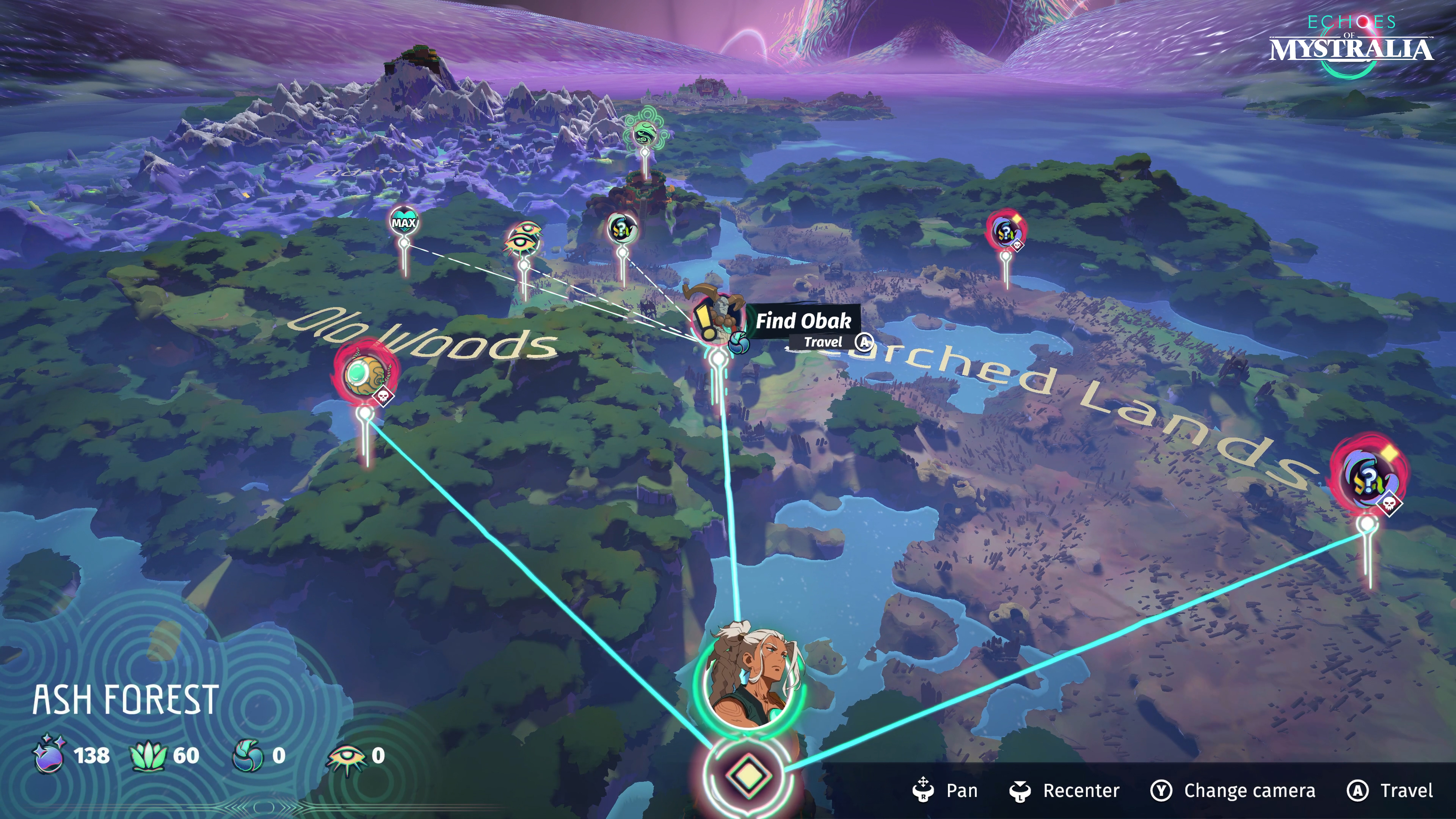Viewport: 1456px width, 819px height.
Task: Click the Travel label under Find Obak
Action: point(823,342)
